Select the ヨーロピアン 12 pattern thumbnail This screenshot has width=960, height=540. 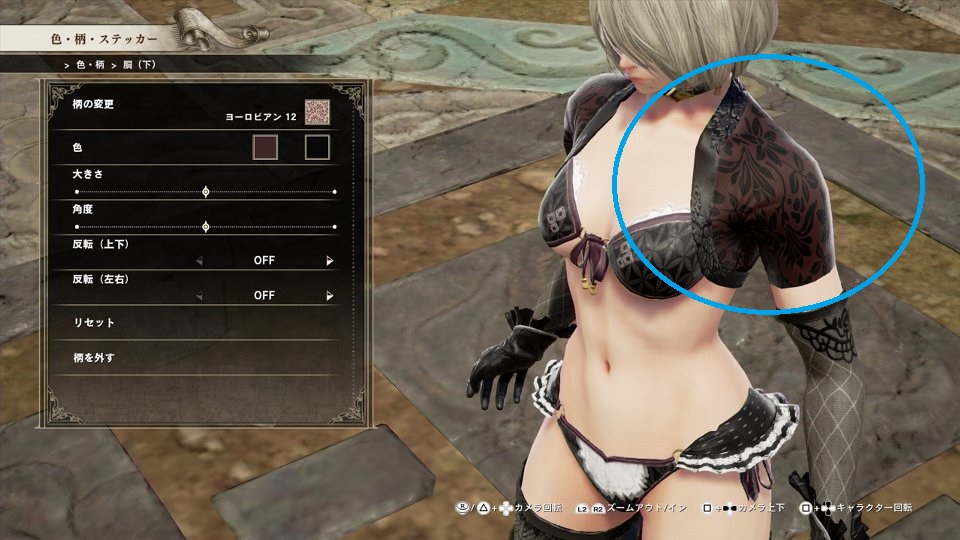coord(317,113)
